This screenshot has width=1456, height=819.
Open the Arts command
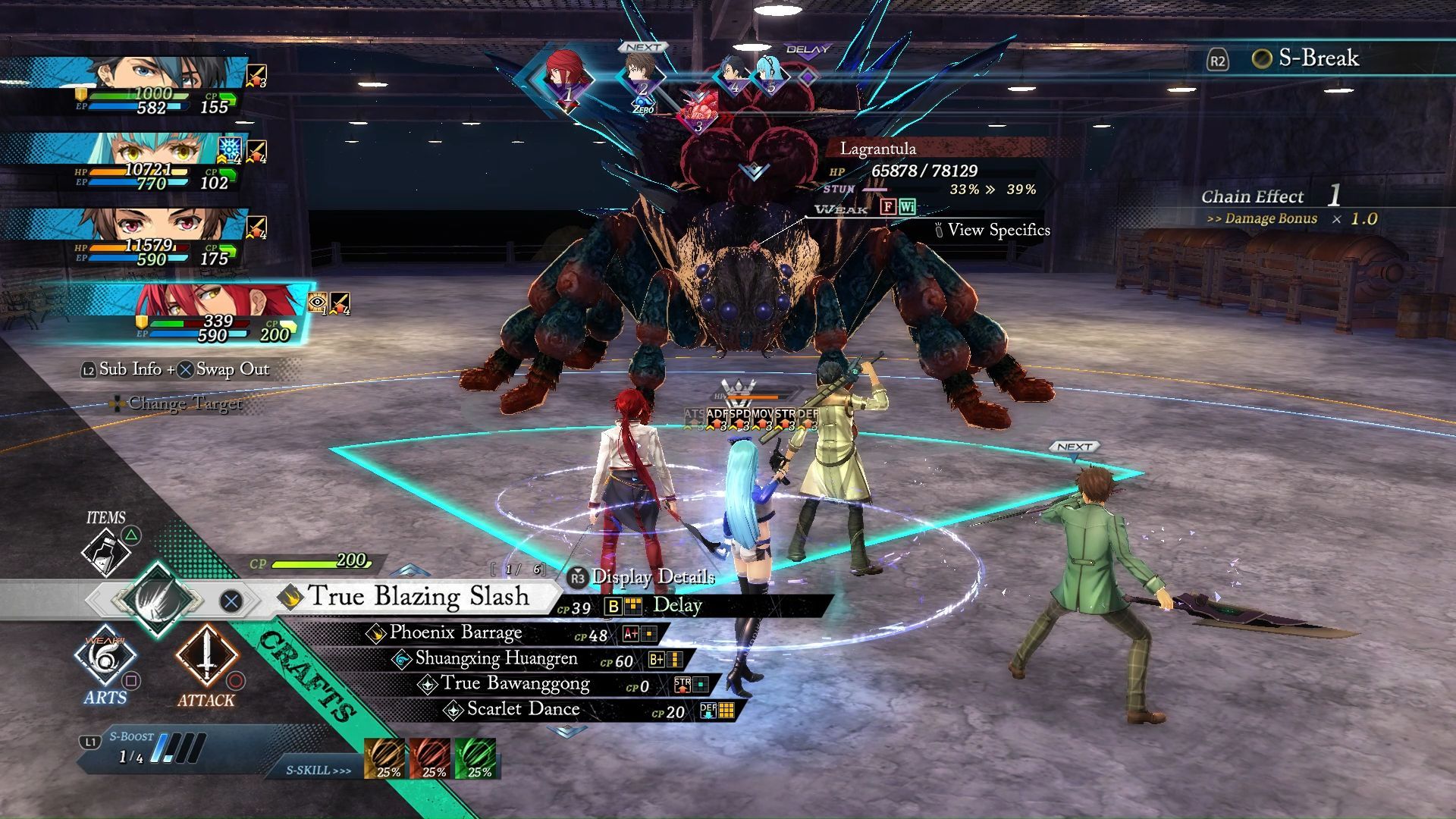tap(105, 658)
